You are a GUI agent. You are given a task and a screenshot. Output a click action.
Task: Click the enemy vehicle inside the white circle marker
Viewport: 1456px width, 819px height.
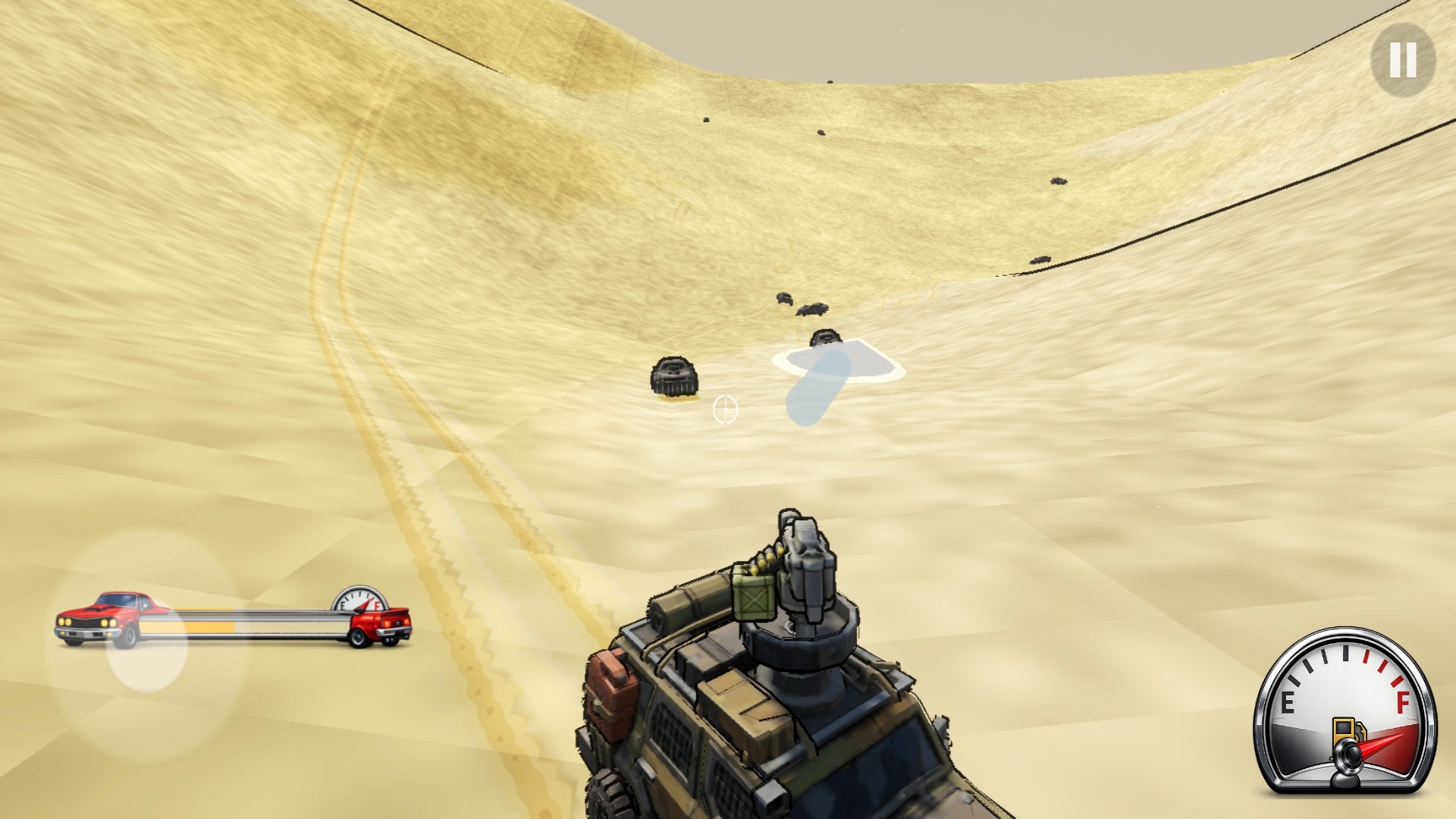point(823,338)
